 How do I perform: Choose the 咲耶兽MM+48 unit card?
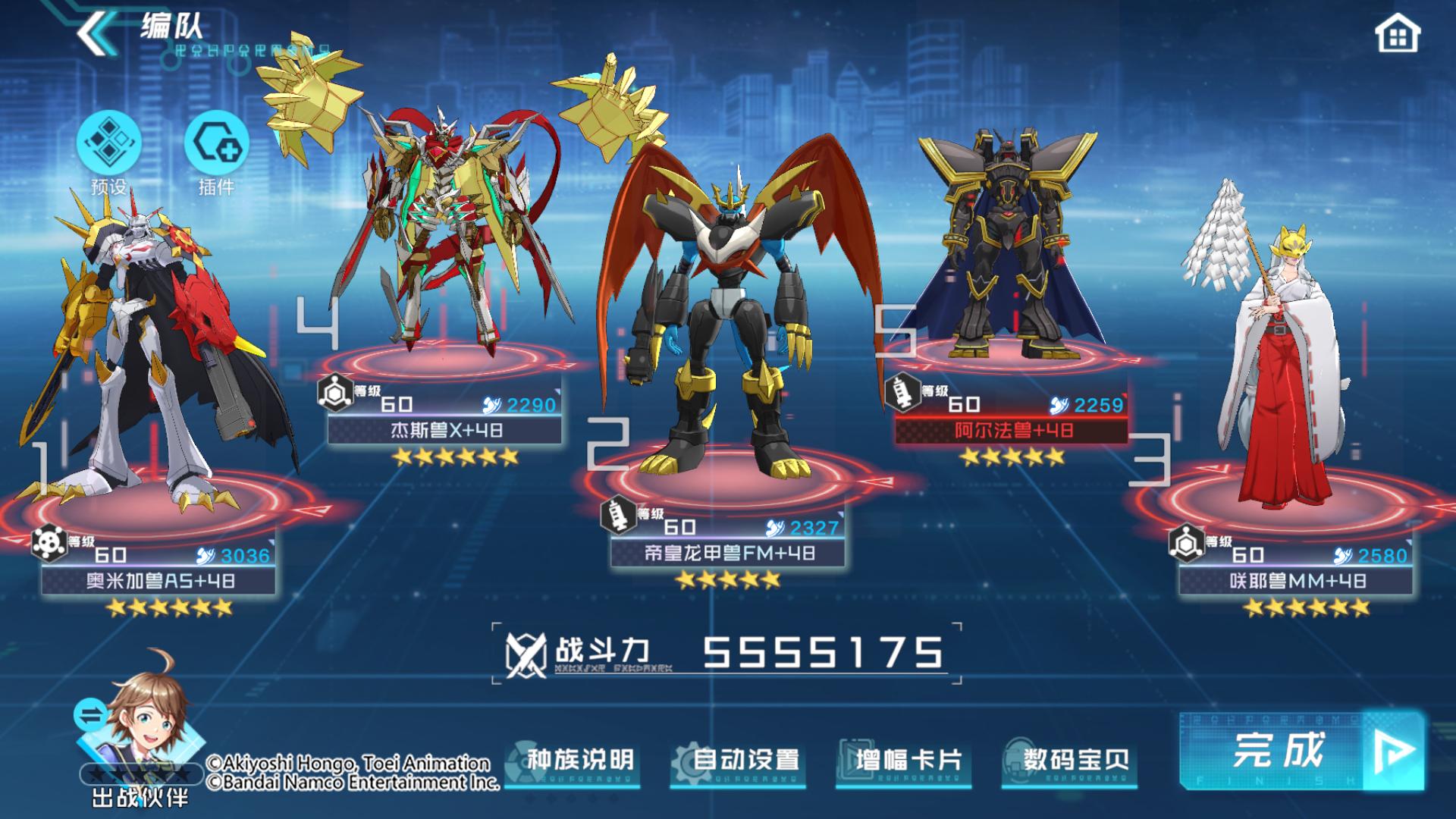pyautogui.click(x=1297, y=581)
